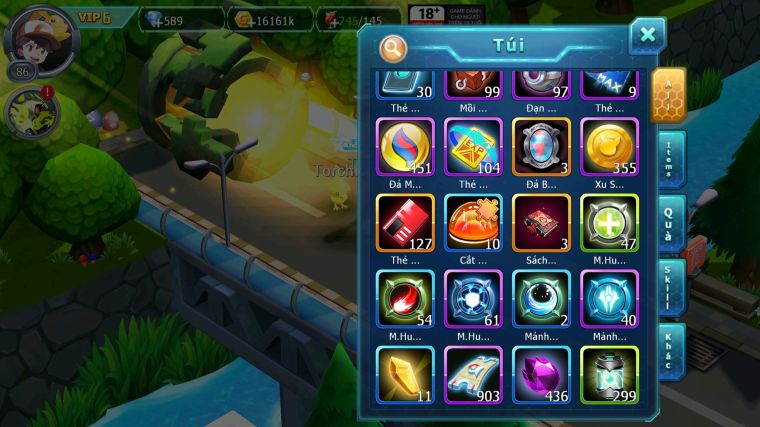The width and height of the screenshot is (760, 427).
Task: Select the Xu gold coin item
Action: pyautogui.click(x=609, y=148)
